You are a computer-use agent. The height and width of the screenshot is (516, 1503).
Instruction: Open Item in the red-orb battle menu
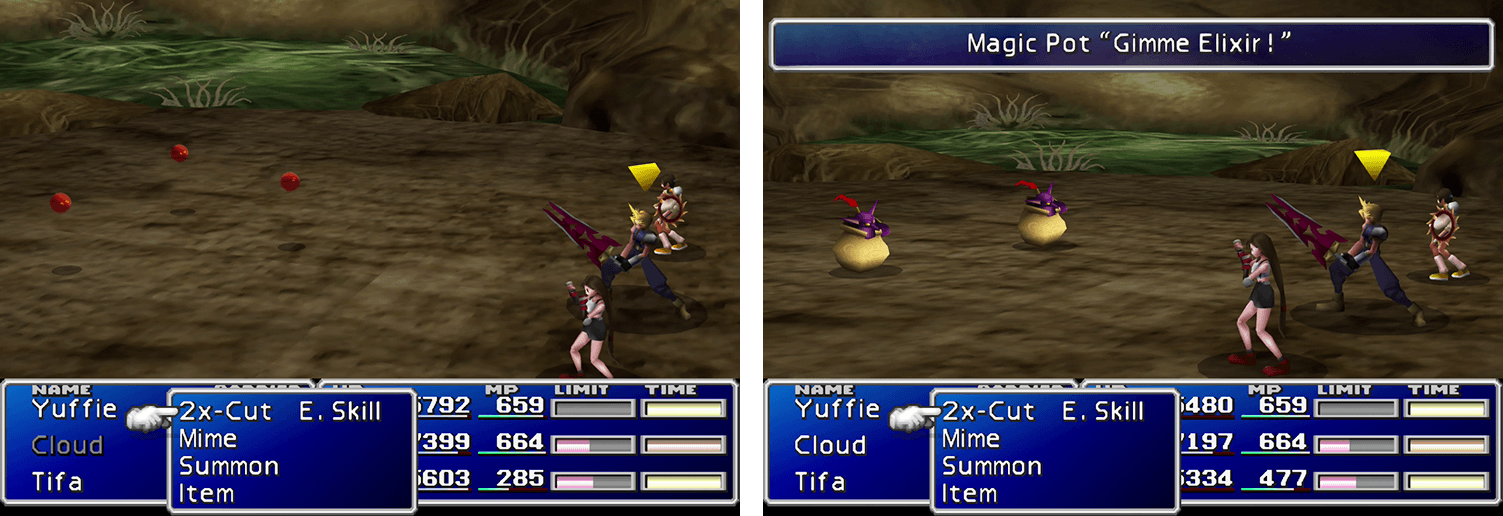tap(206, 493)
